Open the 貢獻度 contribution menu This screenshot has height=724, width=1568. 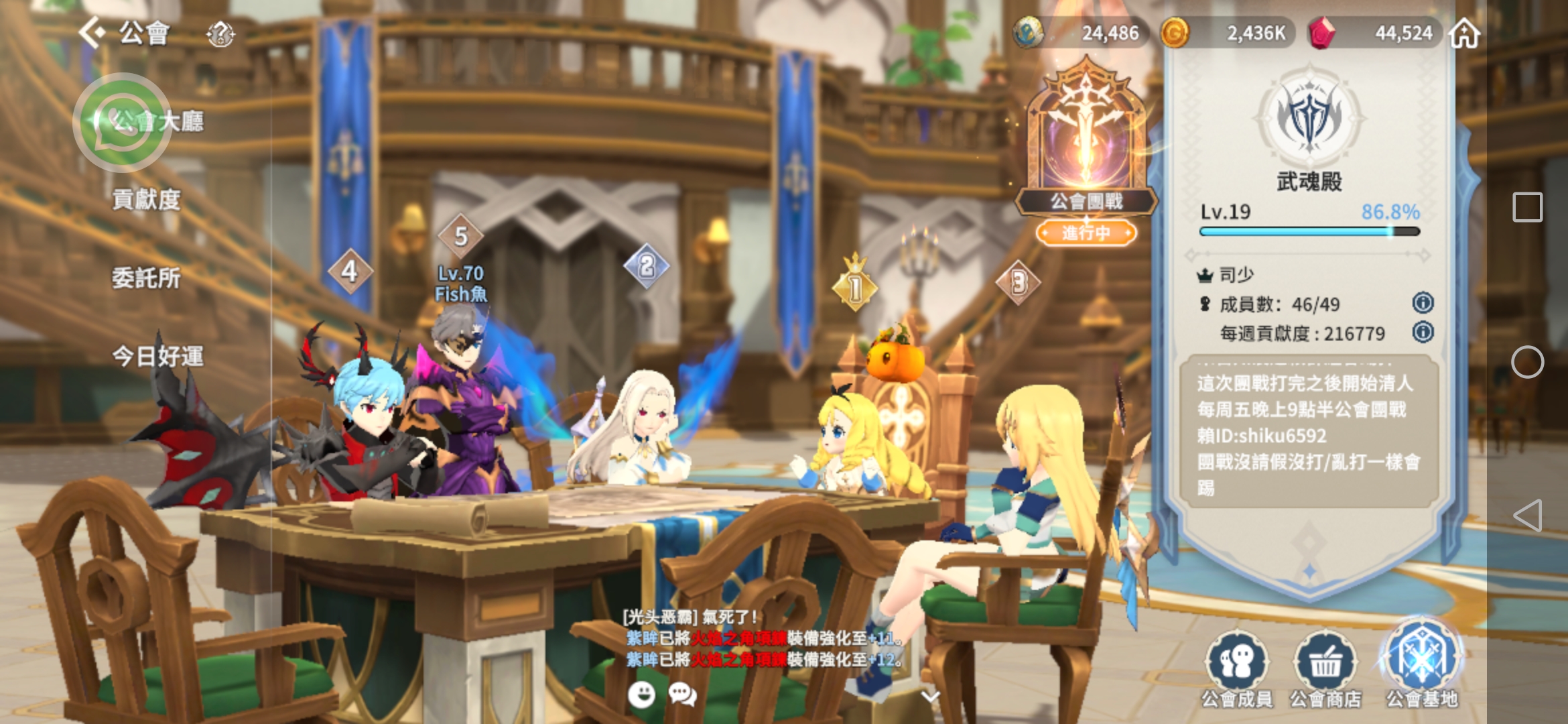tap(146, 199)
